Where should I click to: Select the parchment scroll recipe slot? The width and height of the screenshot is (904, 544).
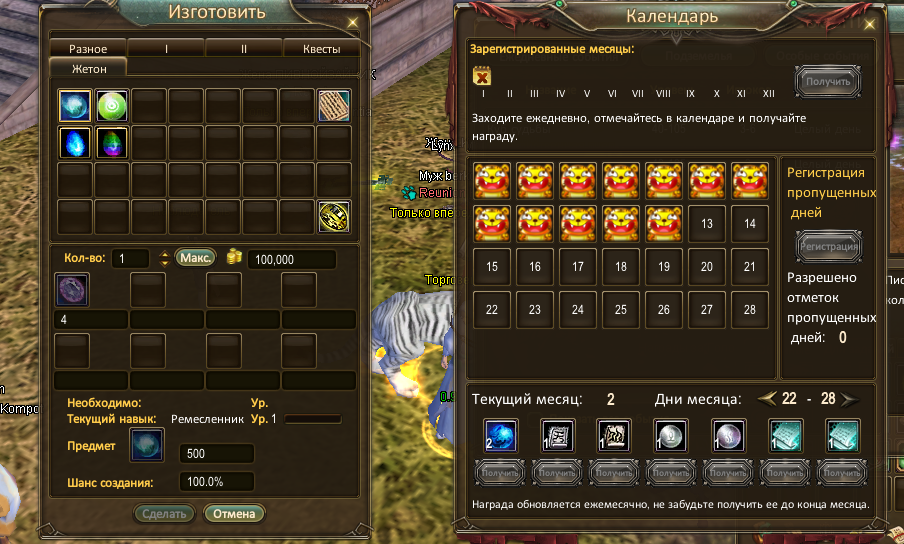coord(334,105)
